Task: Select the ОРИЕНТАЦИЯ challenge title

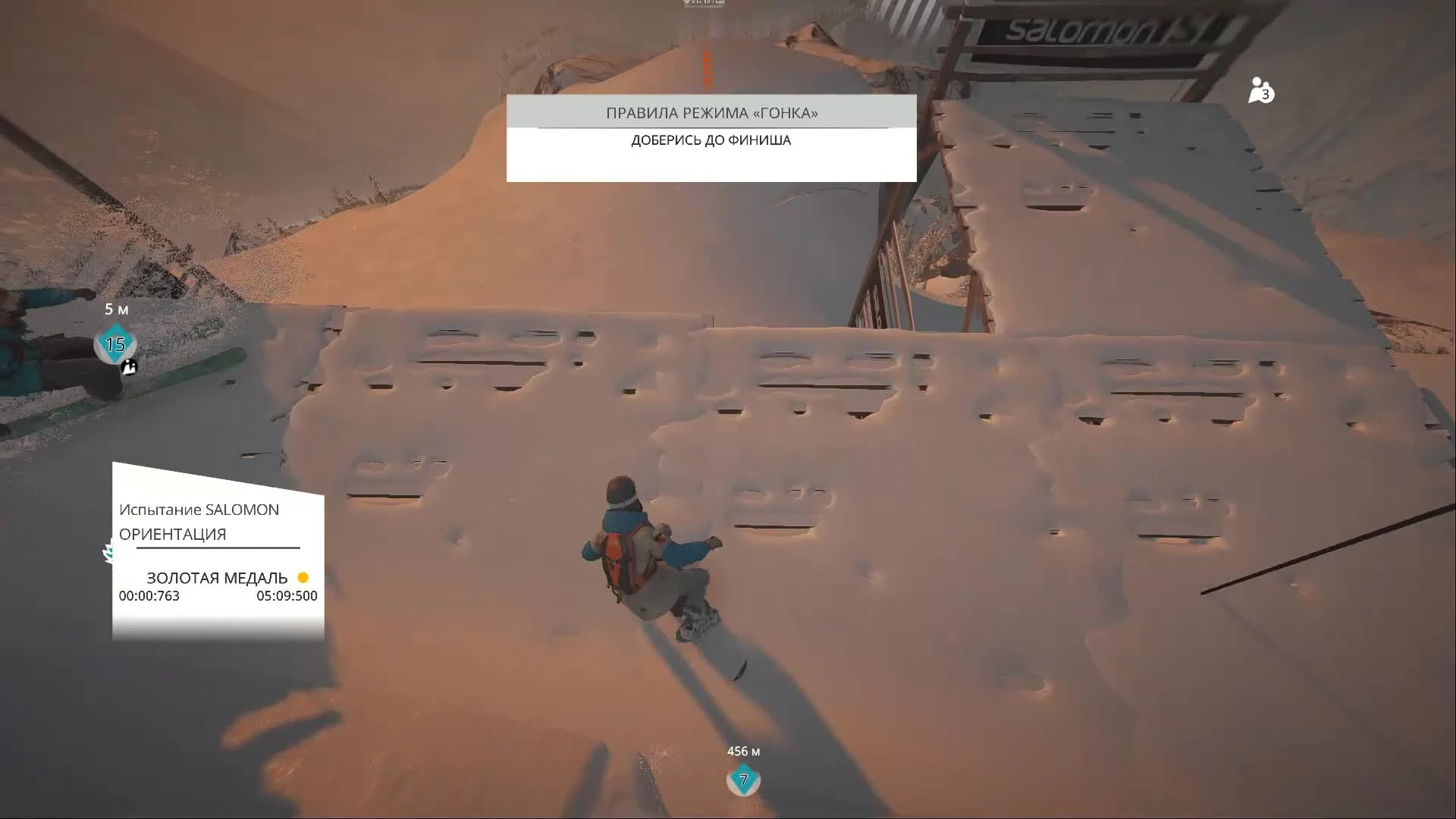Action: click(x=171, y=534)
